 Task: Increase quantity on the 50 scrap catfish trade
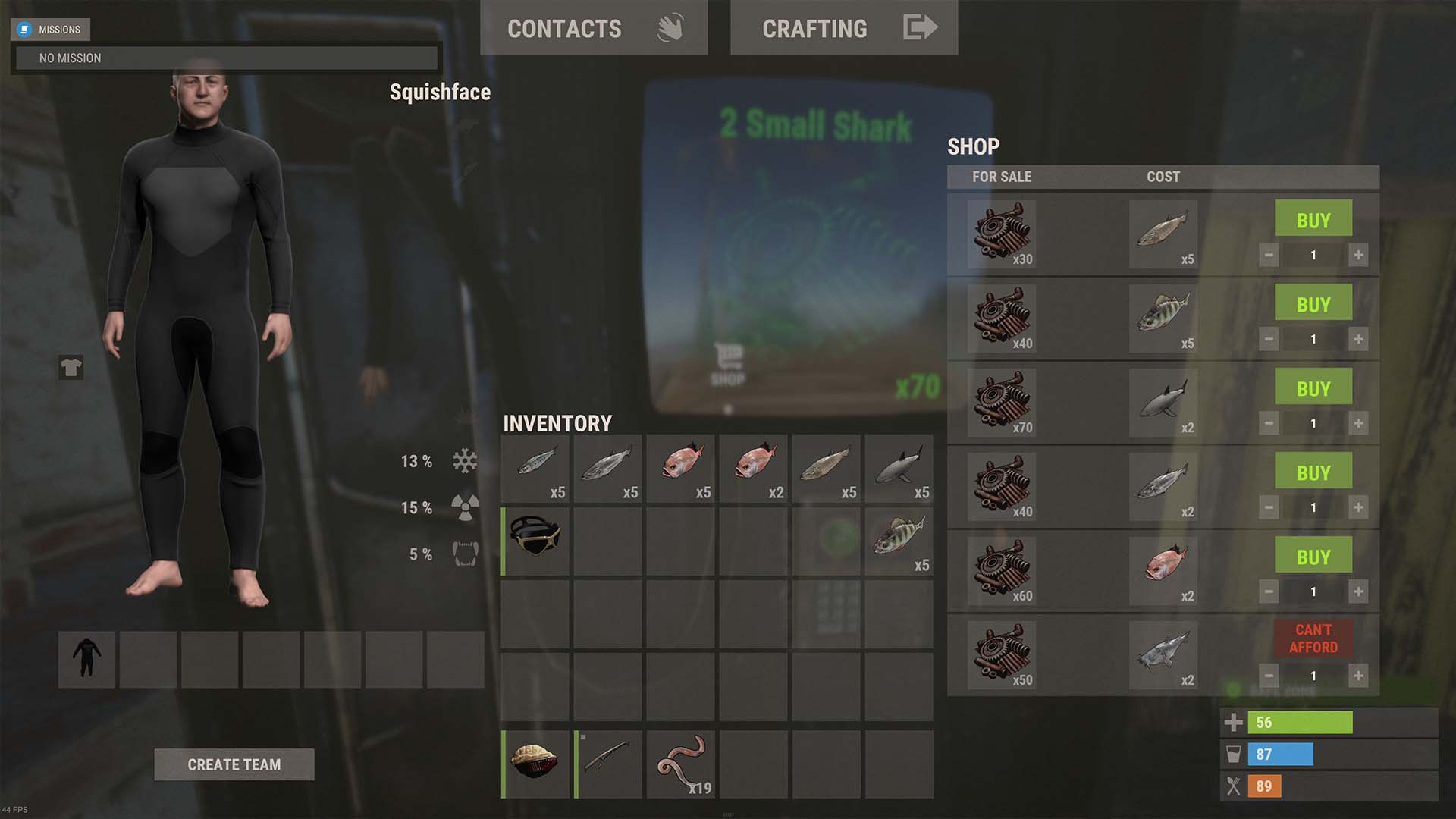1358,676
